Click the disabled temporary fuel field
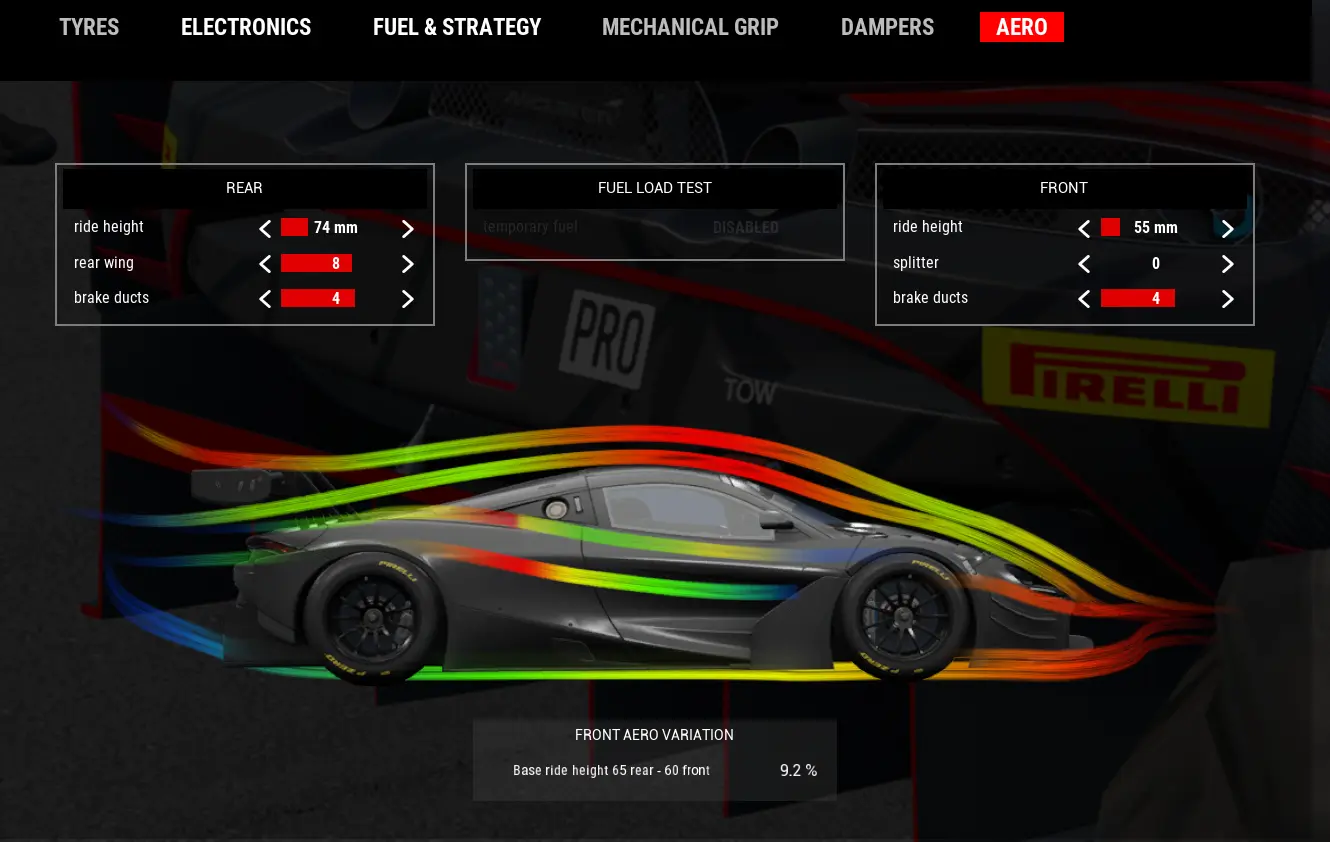This screenshot has width=1330, height=842. [655, 227]
